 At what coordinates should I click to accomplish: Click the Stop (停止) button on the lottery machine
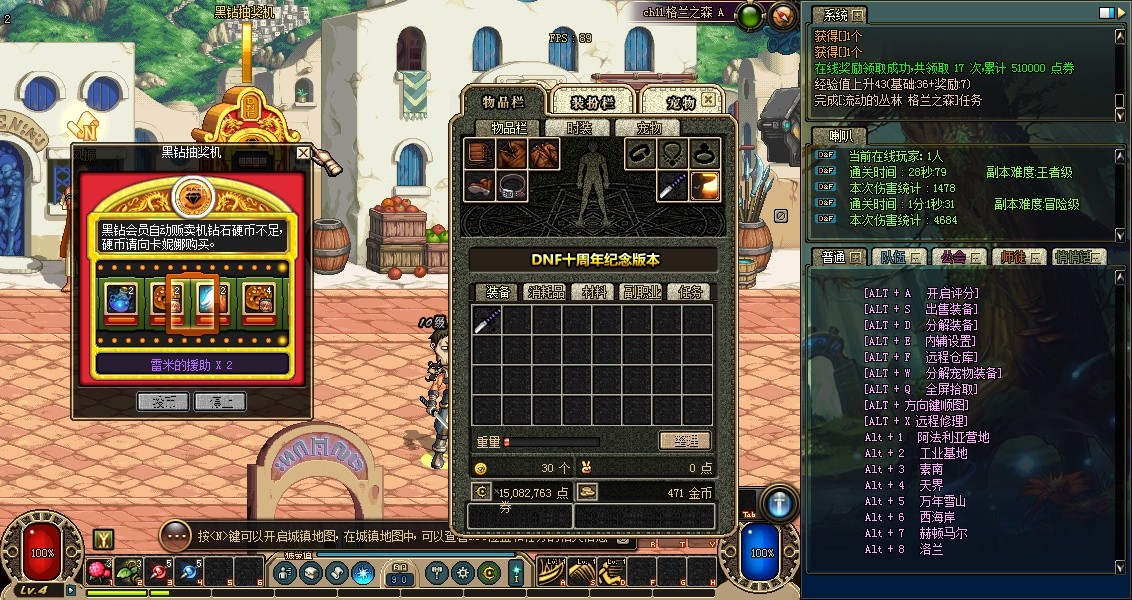tap(220, 401)
